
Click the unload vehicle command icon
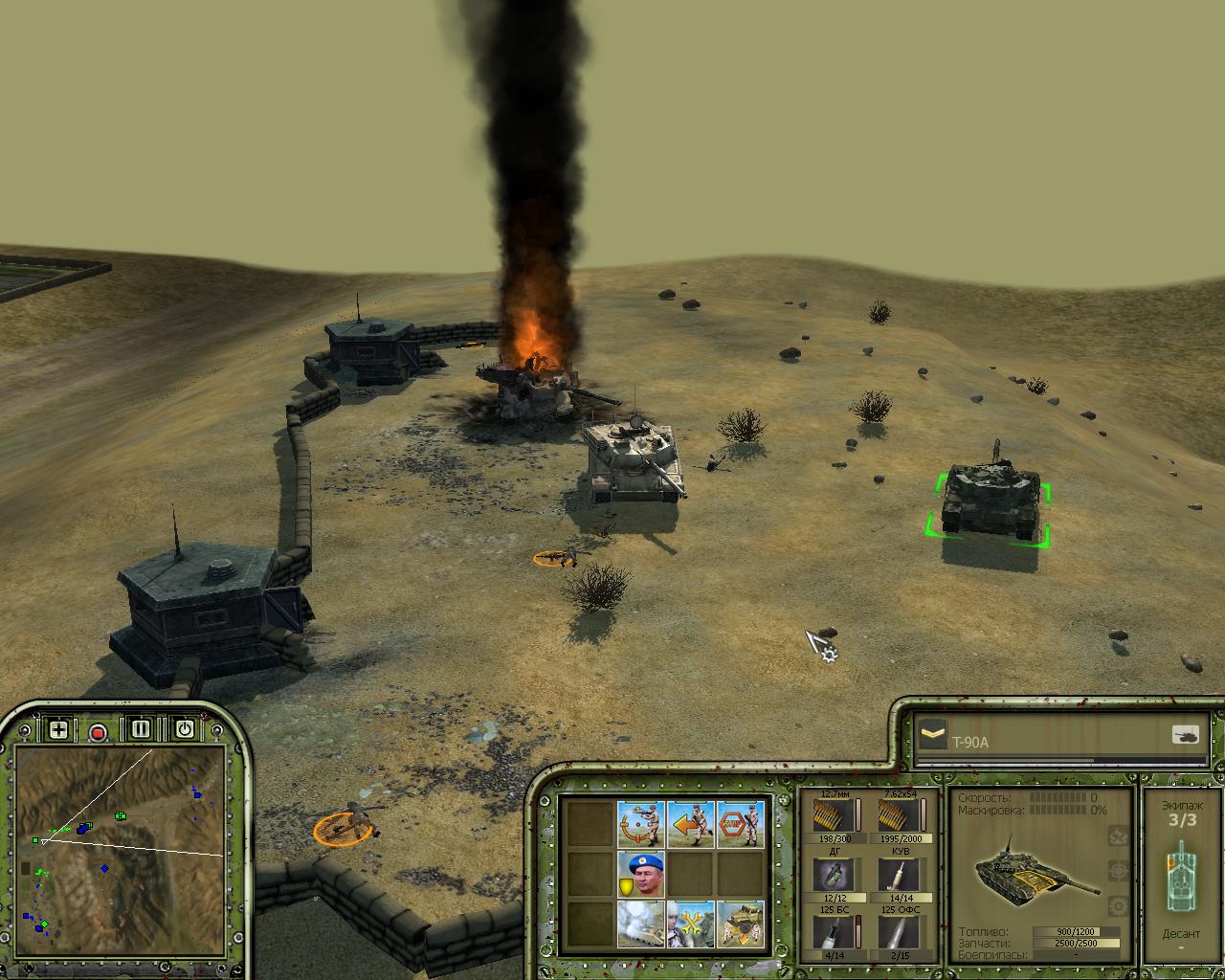(741, 924)
